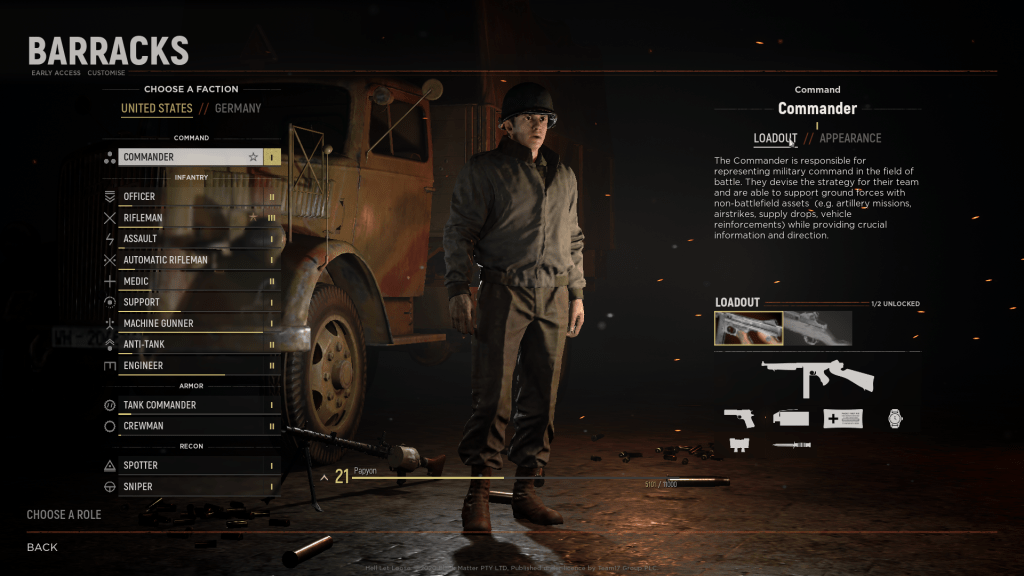Screen dimensions: 1024x576
Task: Pick the Anti-Tank role
Action: (190, 345)
